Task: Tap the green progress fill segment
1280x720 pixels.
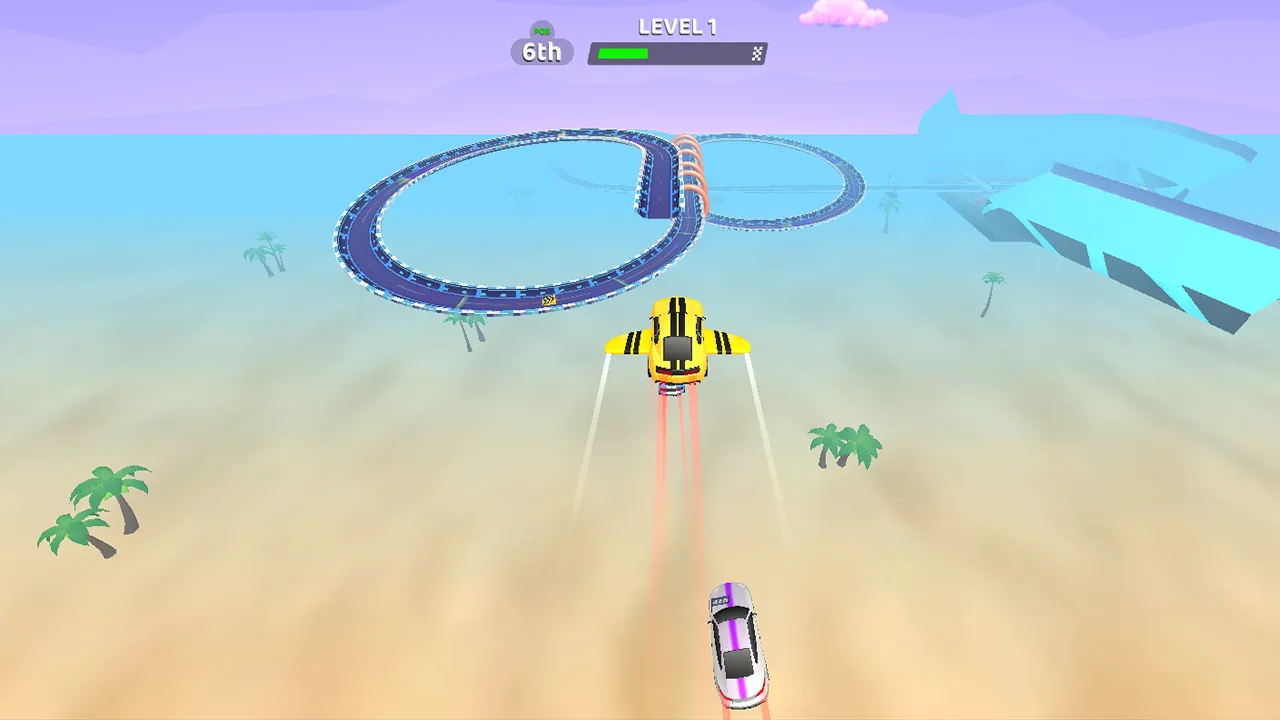Action: (623, 53)
